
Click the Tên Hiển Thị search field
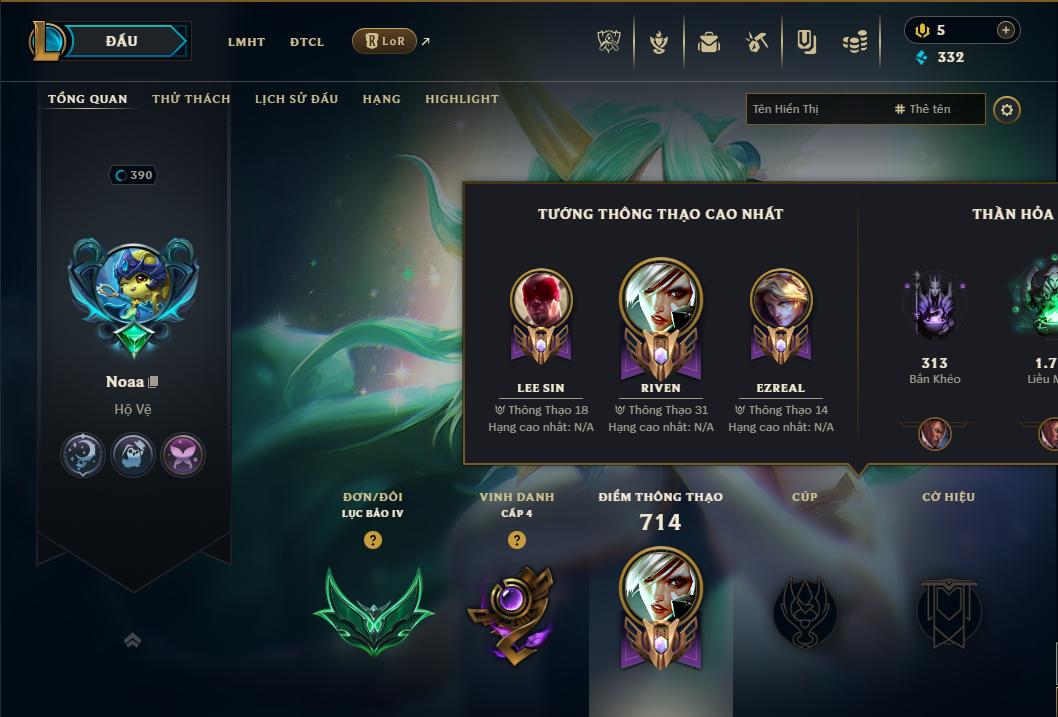click(815, 109)
